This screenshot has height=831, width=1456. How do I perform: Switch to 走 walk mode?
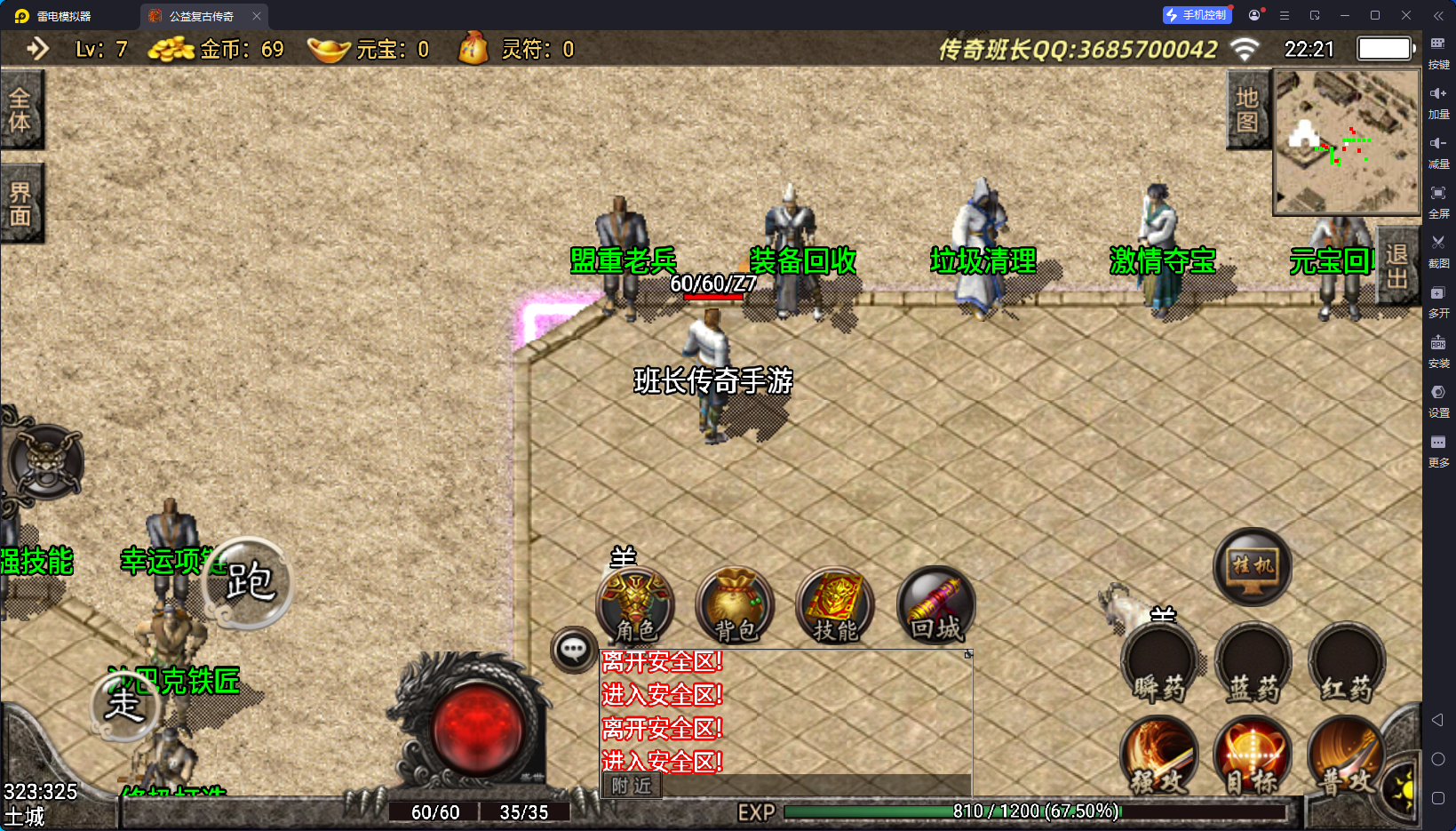pos(125,705)
